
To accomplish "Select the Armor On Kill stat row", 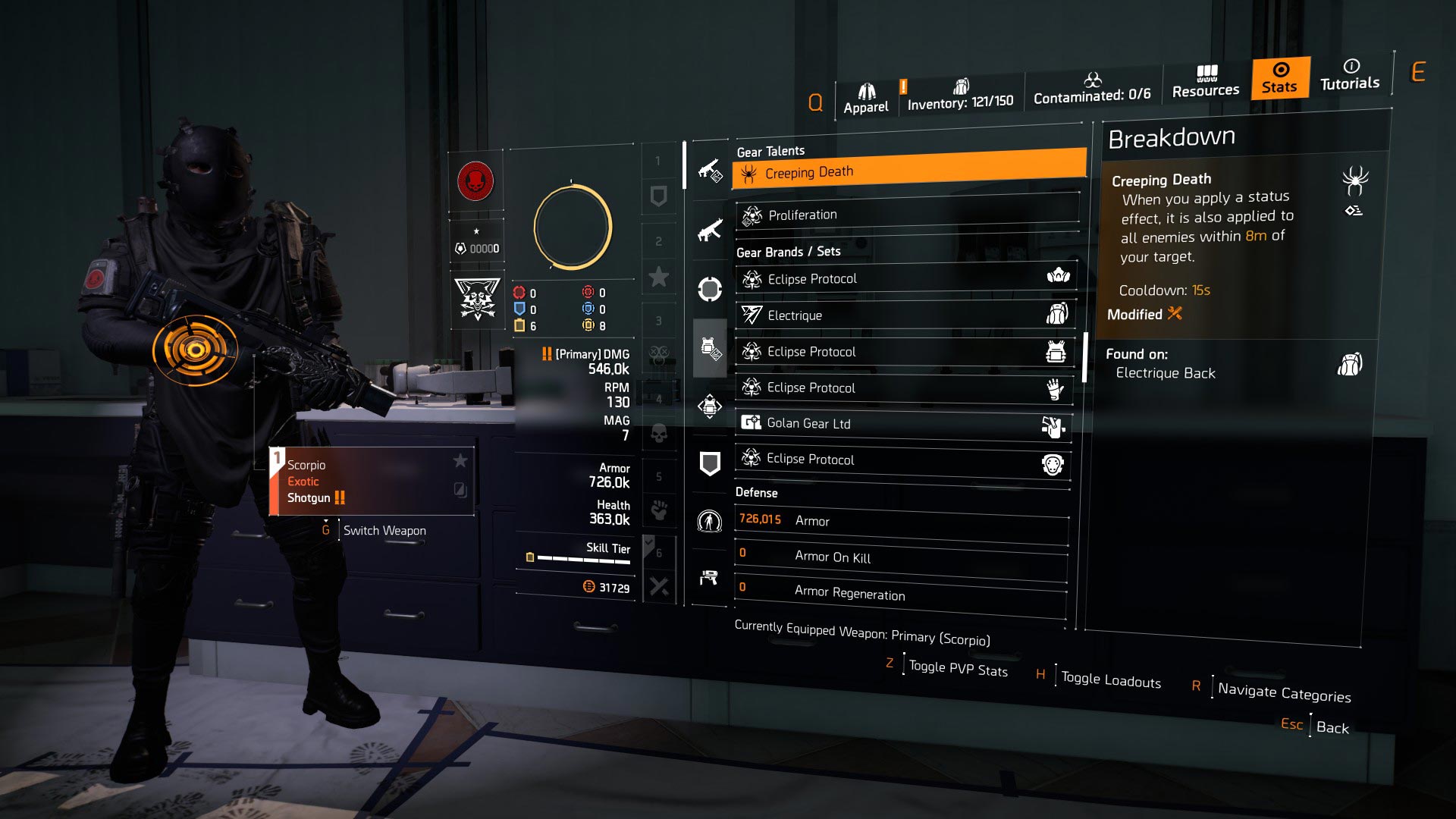I will 901,557.
